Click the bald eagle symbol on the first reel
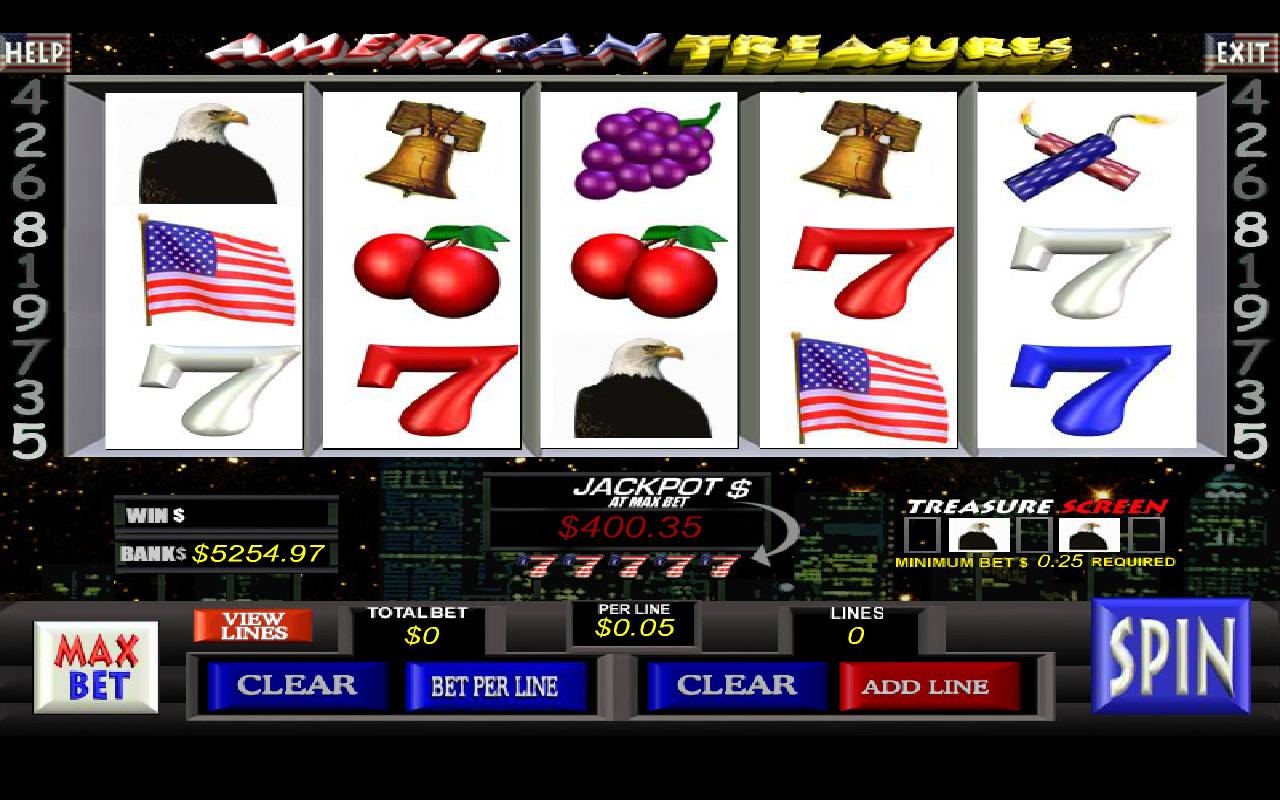The height and width of the screenshot is (800, 1280). (x=205, y=150)
